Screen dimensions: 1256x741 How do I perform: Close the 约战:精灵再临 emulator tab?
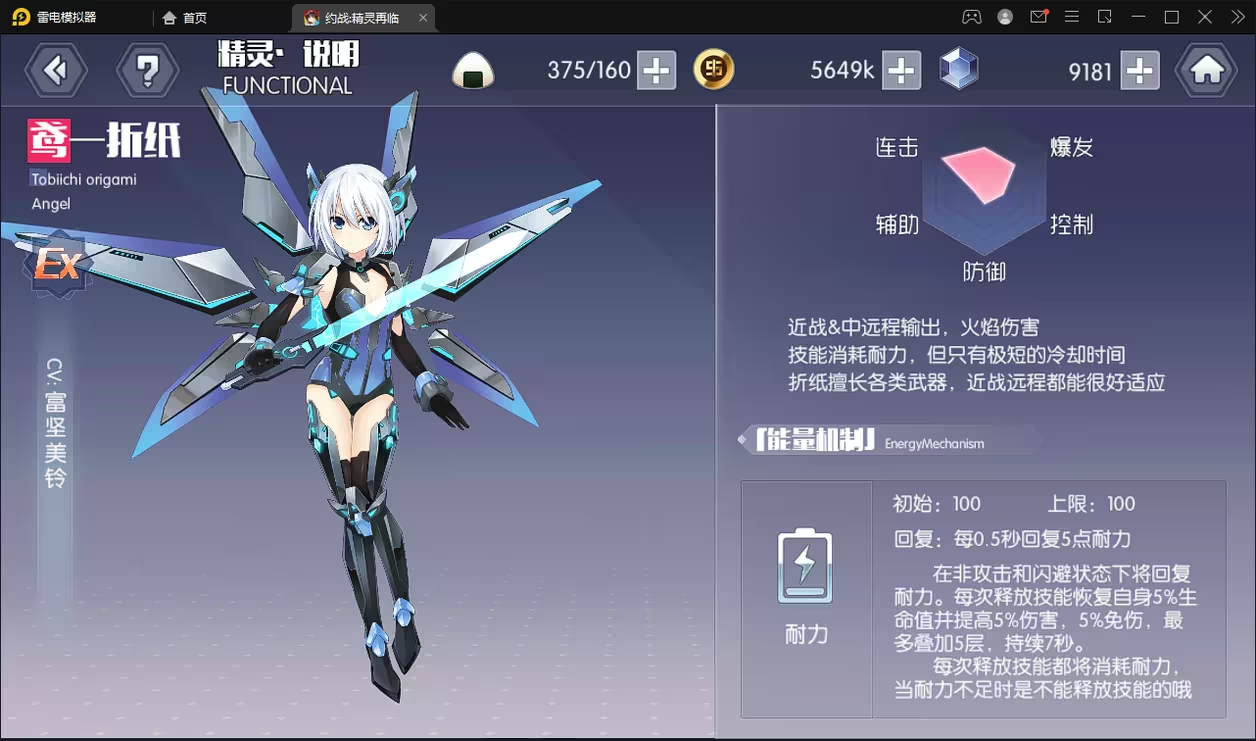[423, 17]
